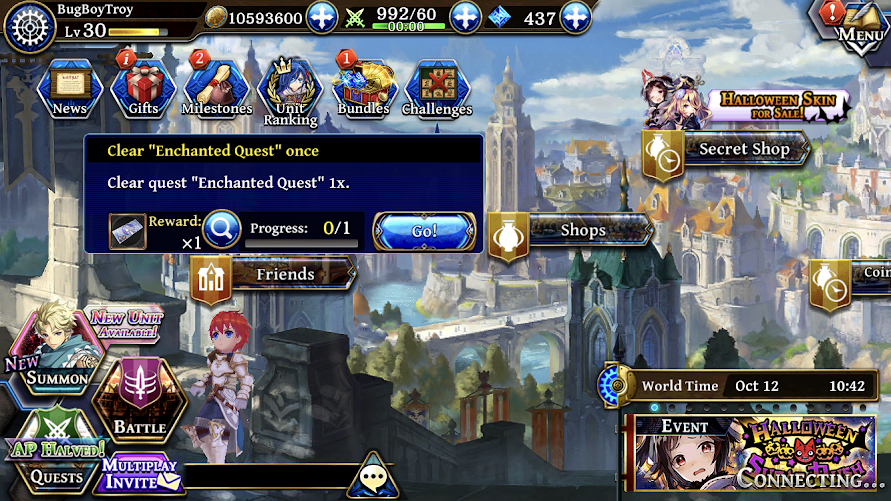Open the Menu in the corner
Viewport: 891px width, 501px height.
[858, 24]
